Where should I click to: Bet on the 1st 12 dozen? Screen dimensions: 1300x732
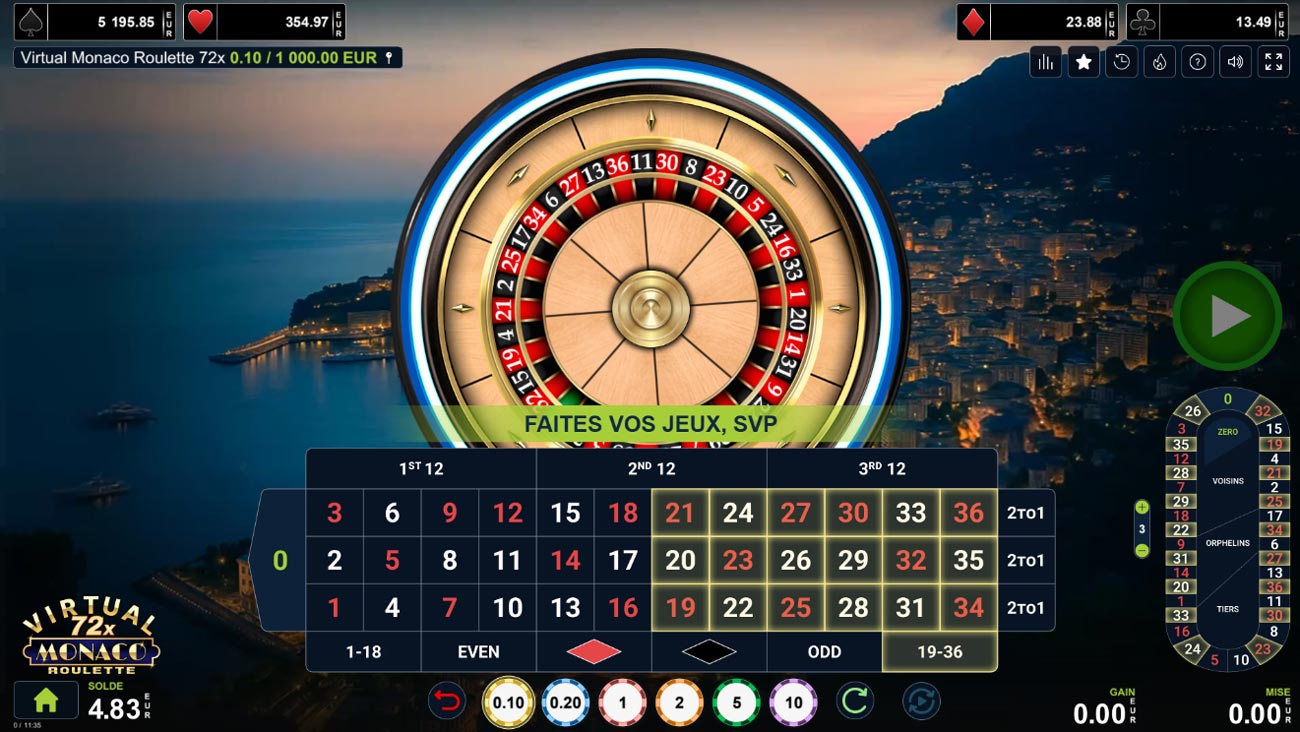pos(421,469)
